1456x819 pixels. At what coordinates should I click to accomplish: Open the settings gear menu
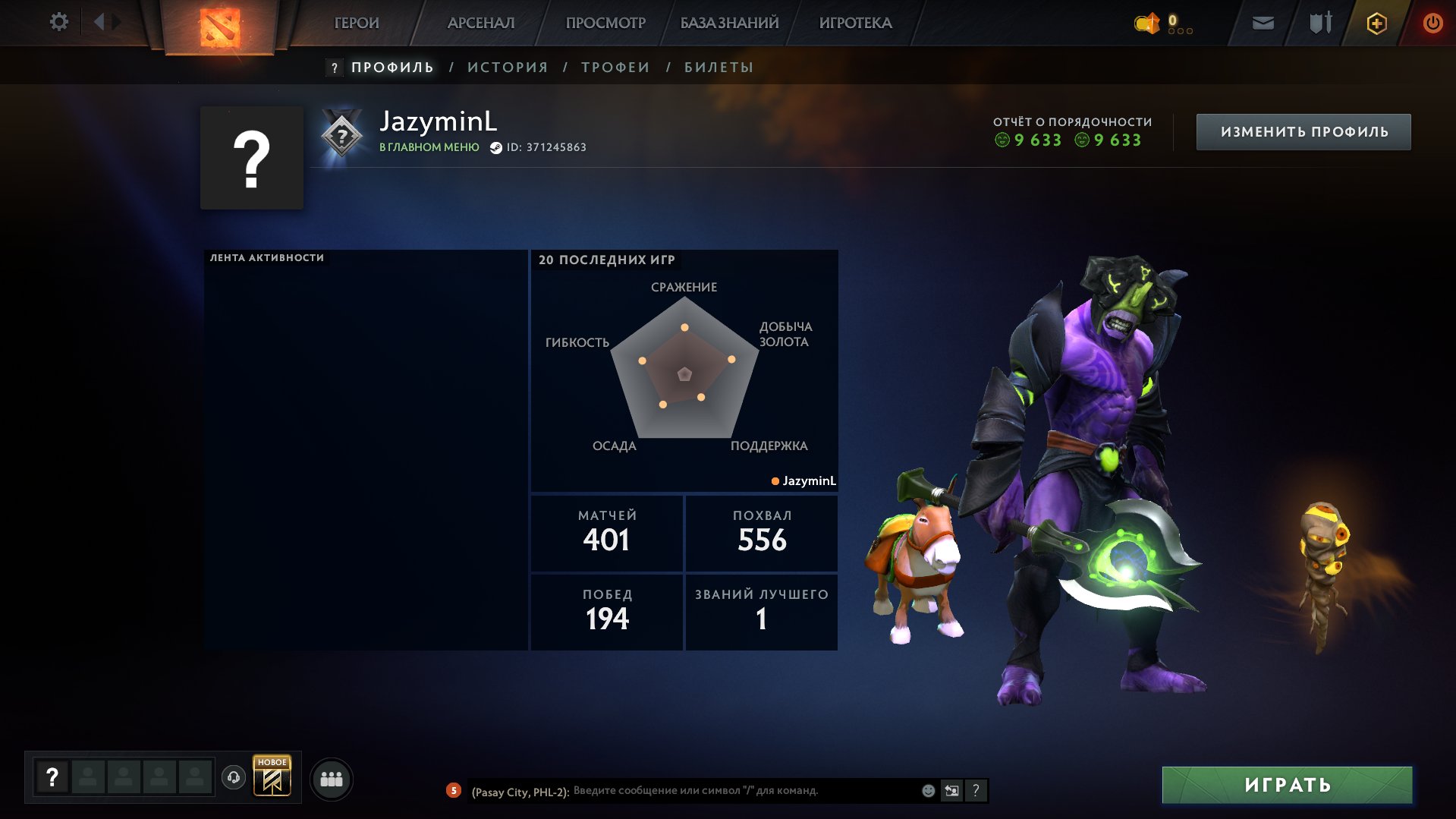(59, 22)
